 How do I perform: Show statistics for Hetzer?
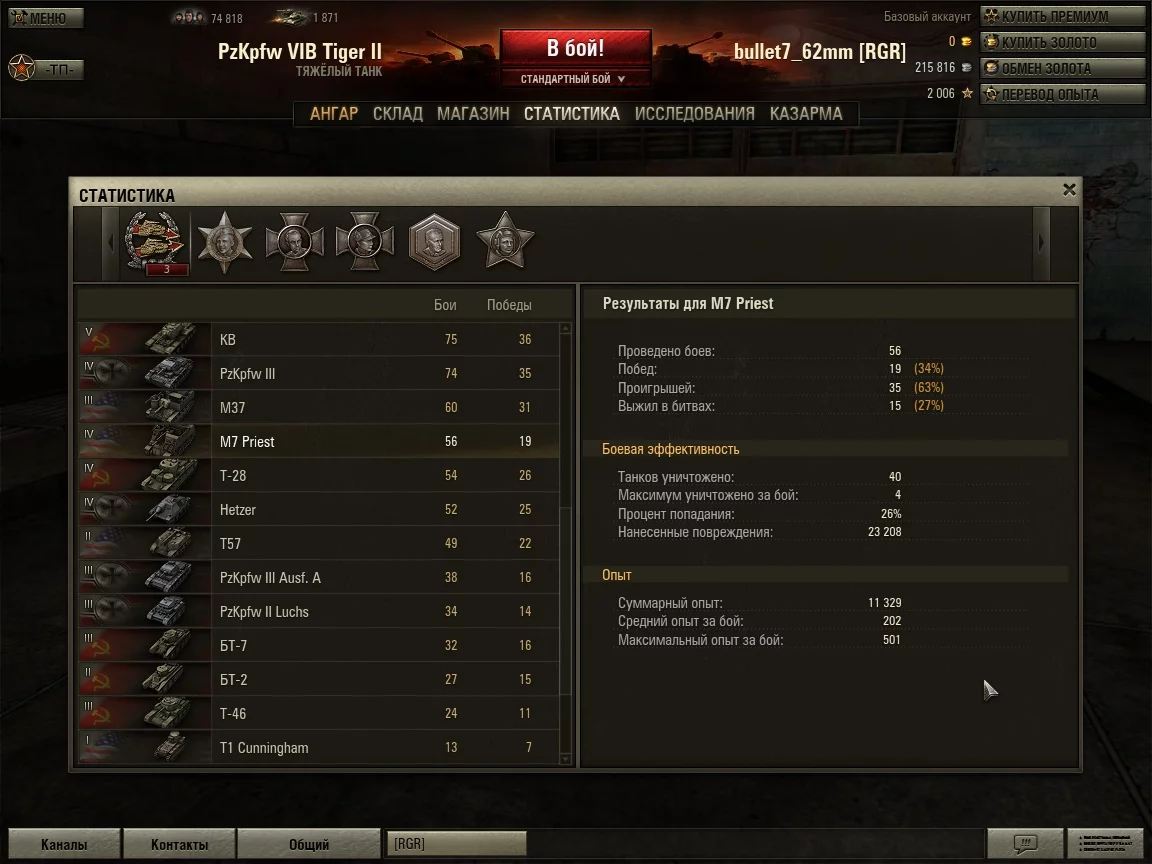click(320, 510)
